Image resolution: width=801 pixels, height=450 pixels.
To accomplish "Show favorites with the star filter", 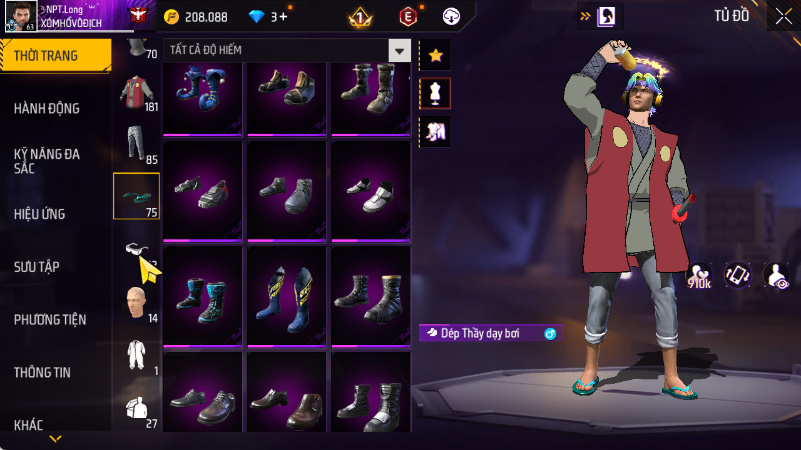I will tap(435, 55).
